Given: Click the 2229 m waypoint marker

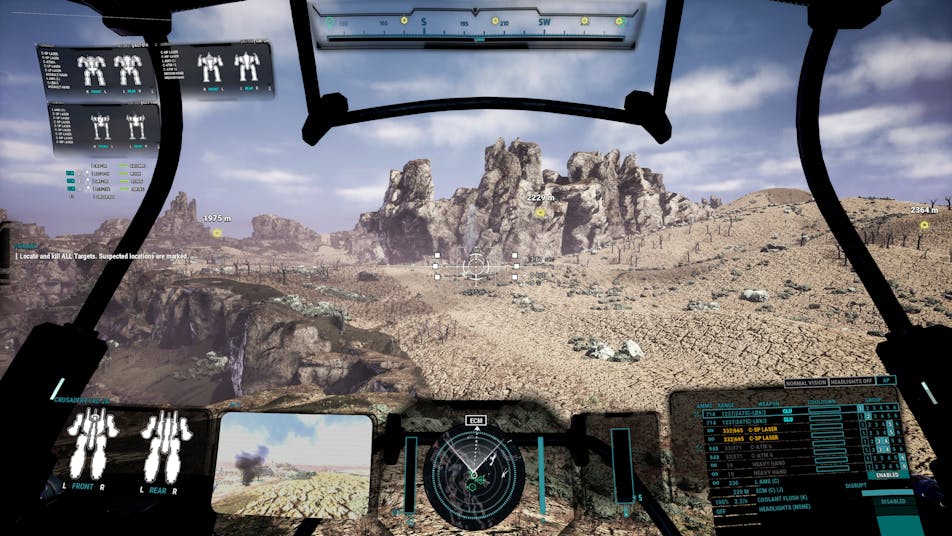Looking at the screenshot, I should pyautogui.click(x=540, y=212).
